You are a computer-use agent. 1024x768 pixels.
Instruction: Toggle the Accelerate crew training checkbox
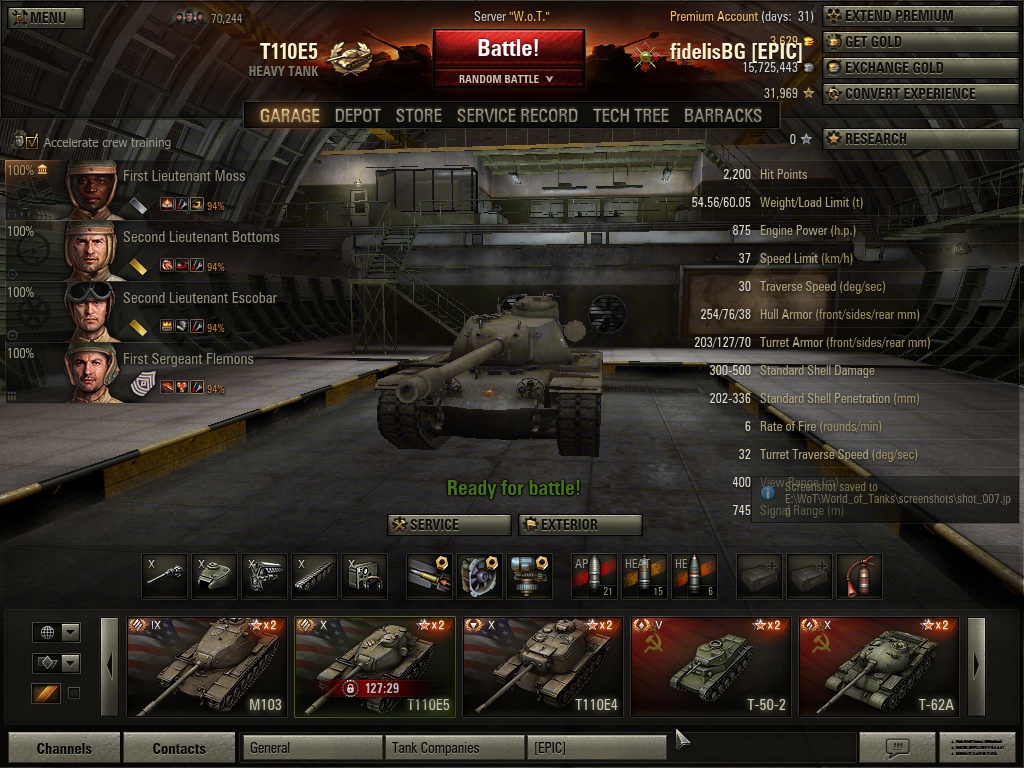pos(32,142)
